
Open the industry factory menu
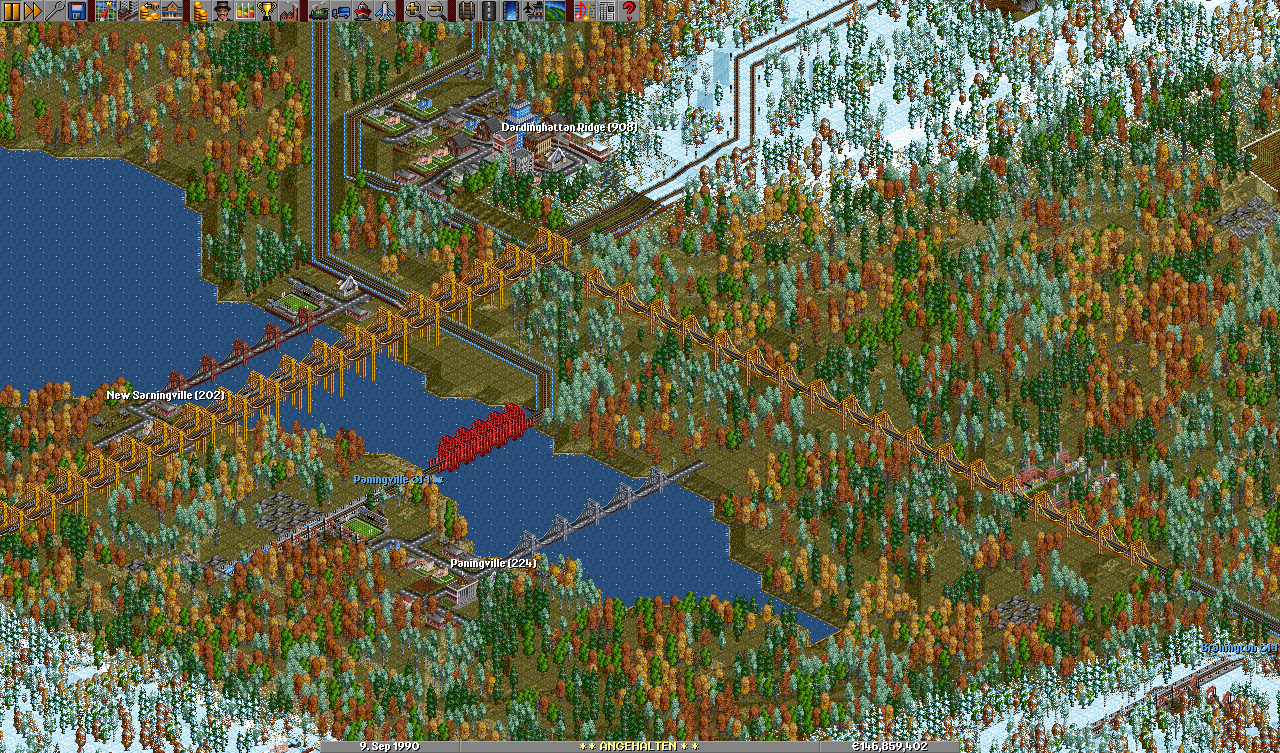[288, 11]
